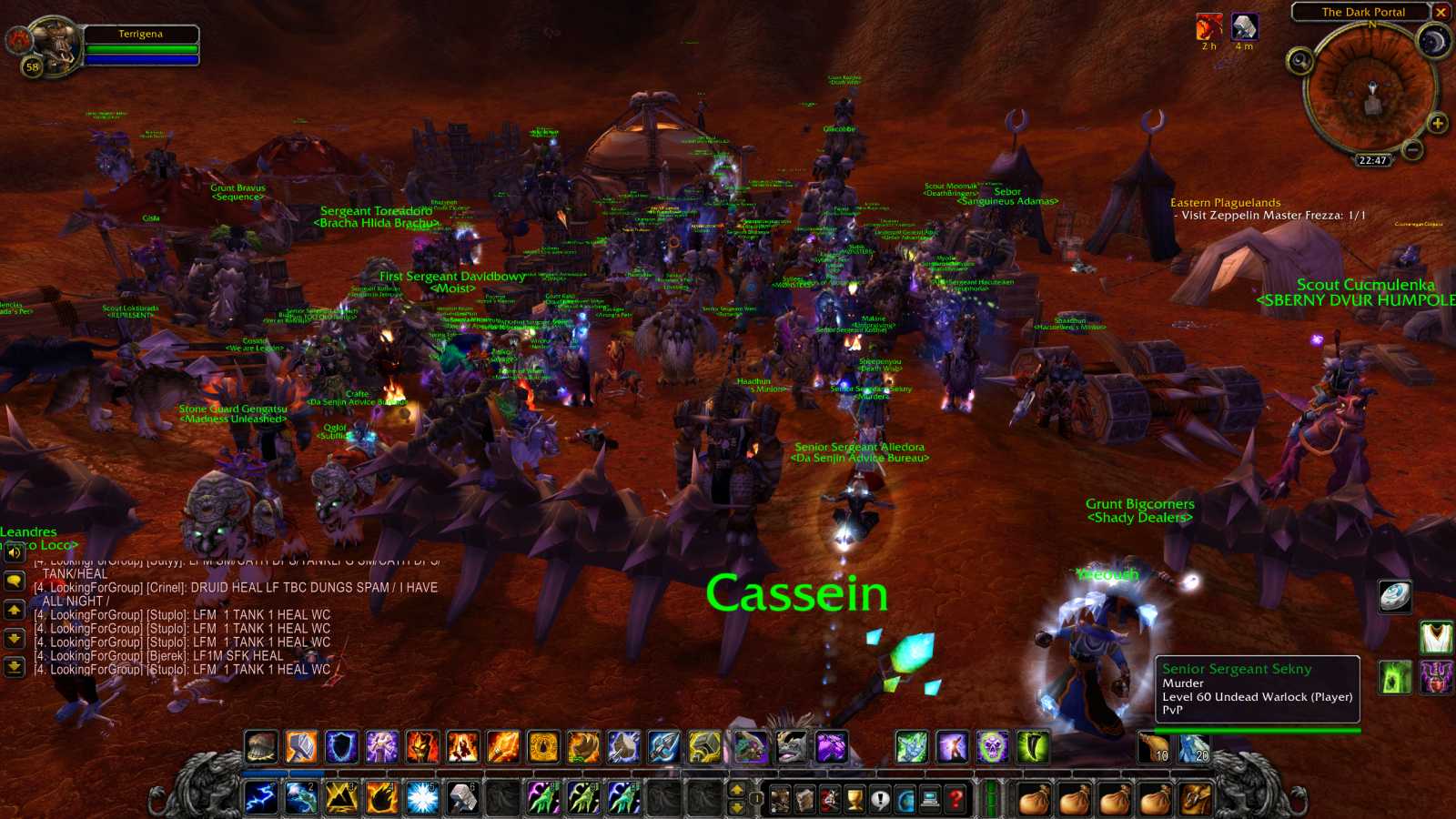Request help via the red question mark icon
1456x819 pixels.
[x=955, y=797]
